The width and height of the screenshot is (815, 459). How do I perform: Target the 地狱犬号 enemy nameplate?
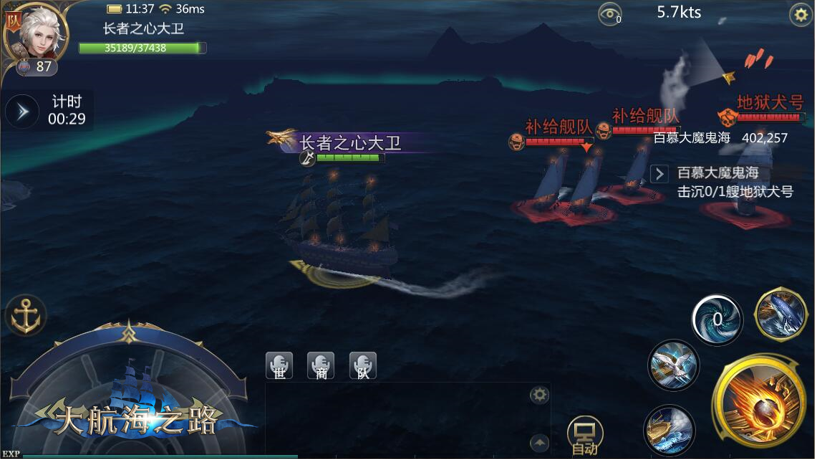click(x=769, y=103)
